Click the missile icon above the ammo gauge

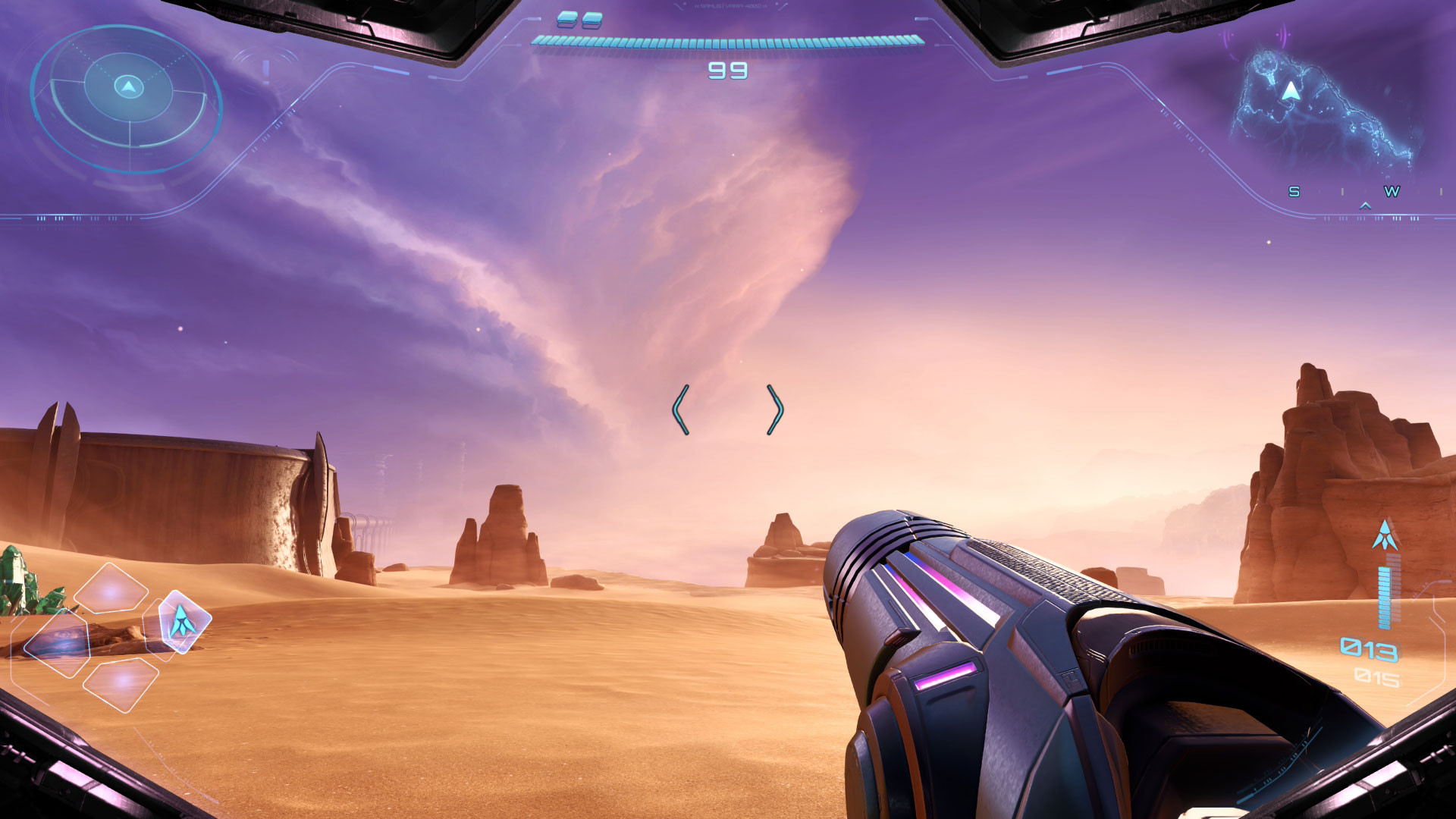click(1385, 535)
